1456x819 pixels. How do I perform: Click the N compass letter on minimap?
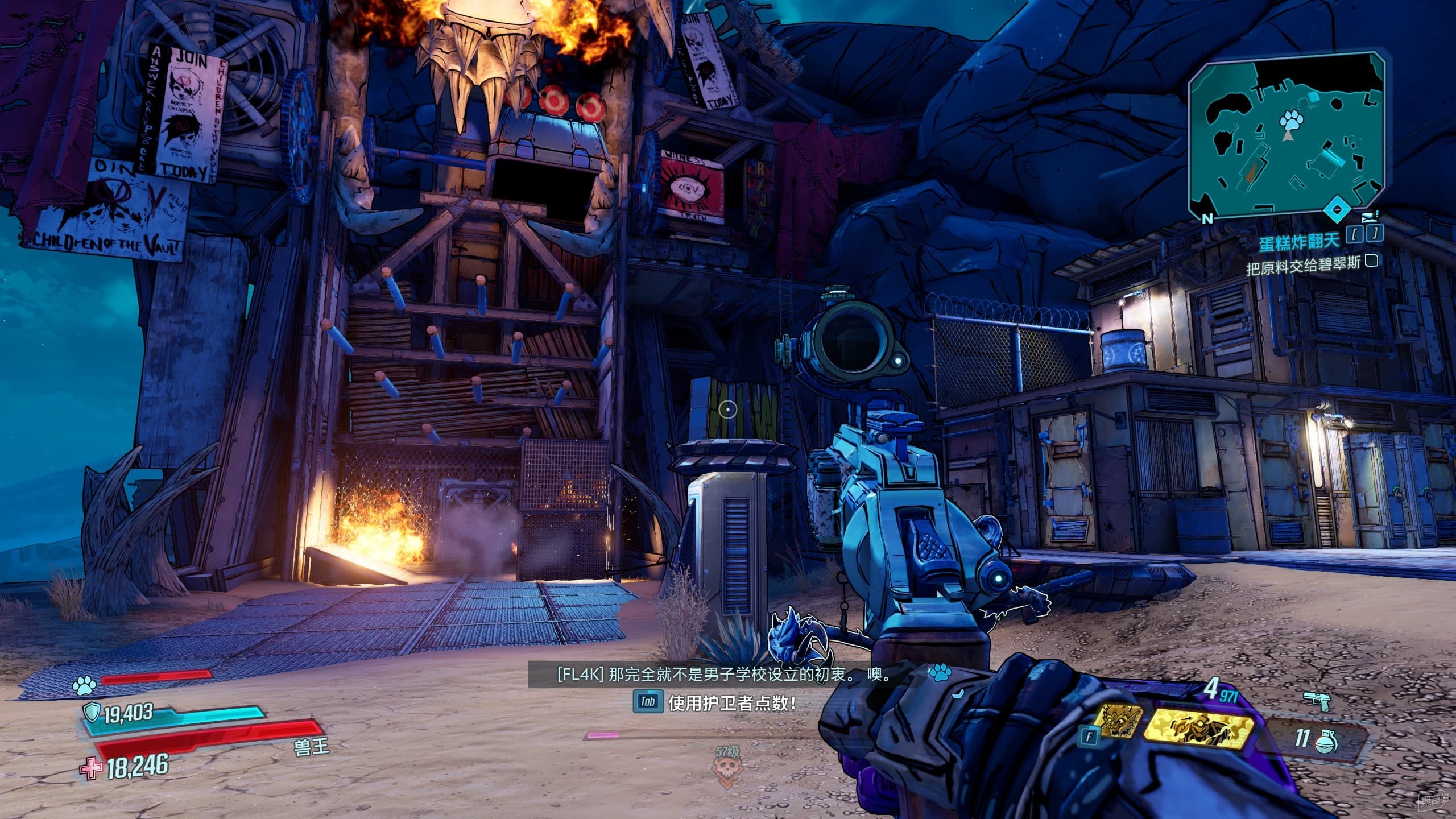point(1207,217)
